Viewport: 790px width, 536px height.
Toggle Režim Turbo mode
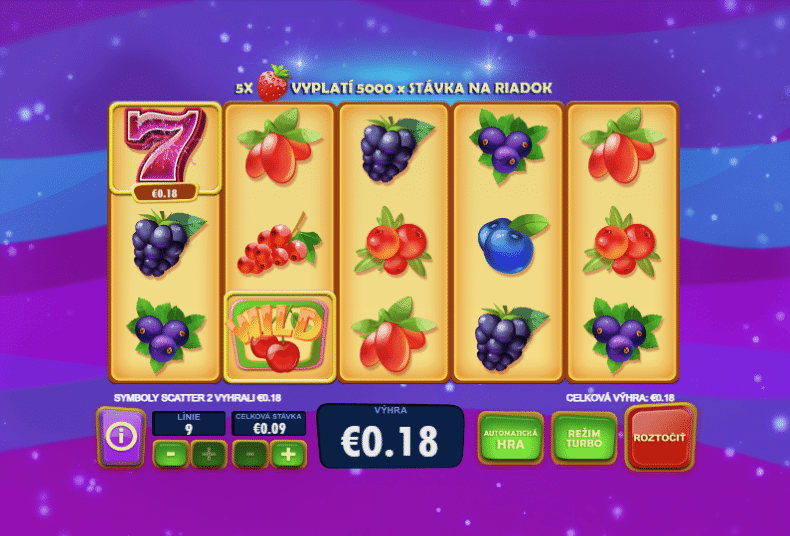pos(584,438)
